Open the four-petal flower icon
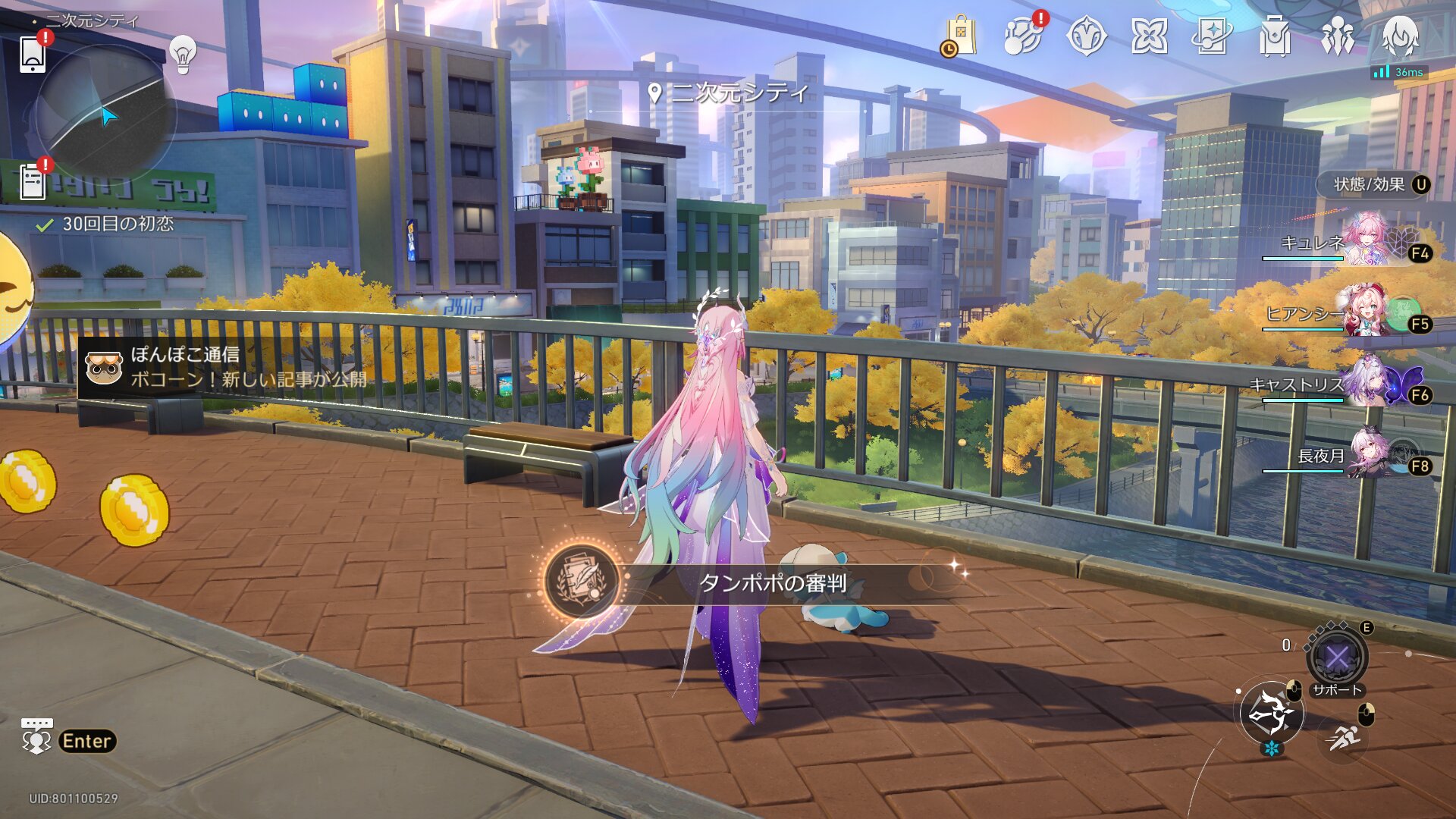Screen dimensions: 1456x819 [x=1149, y=36]
